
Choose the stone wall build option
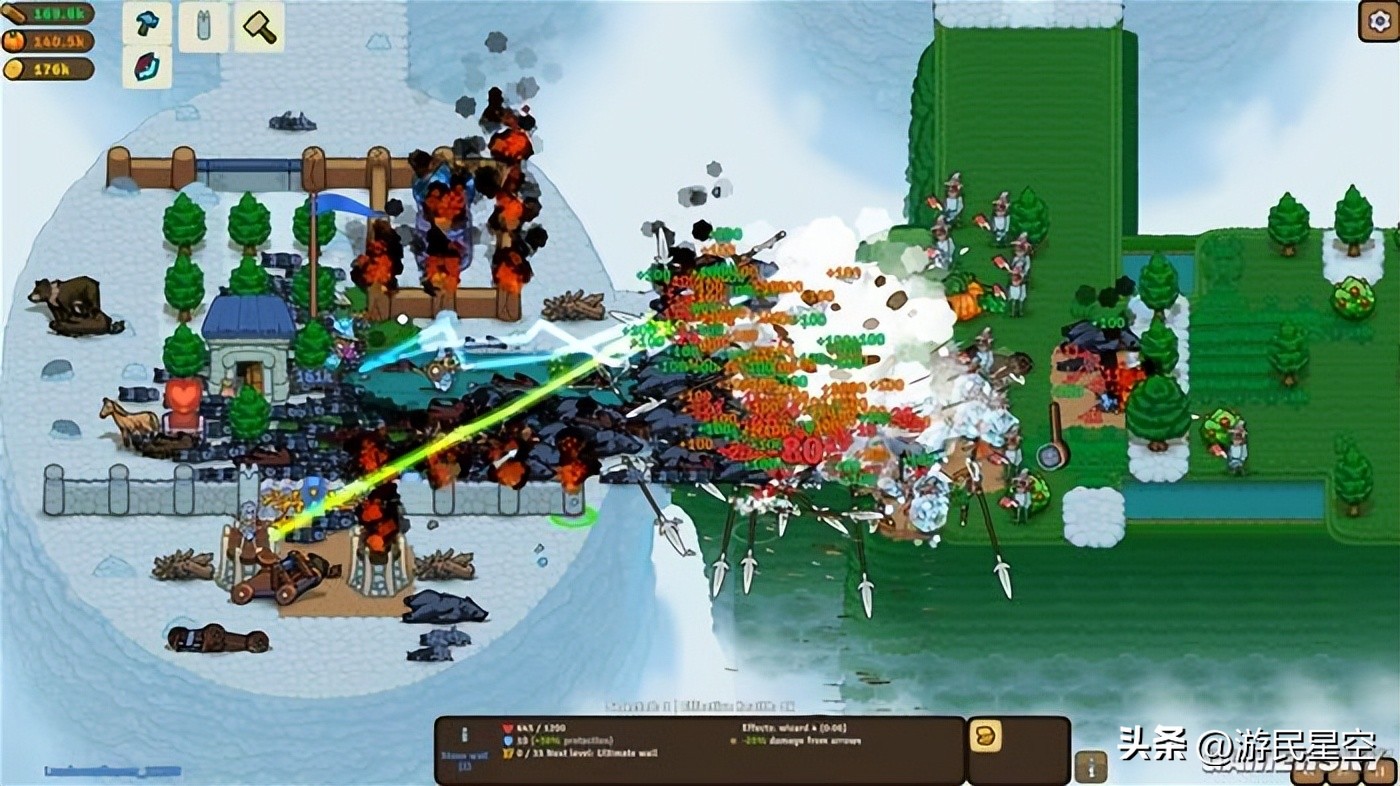(x=204, y=26)
